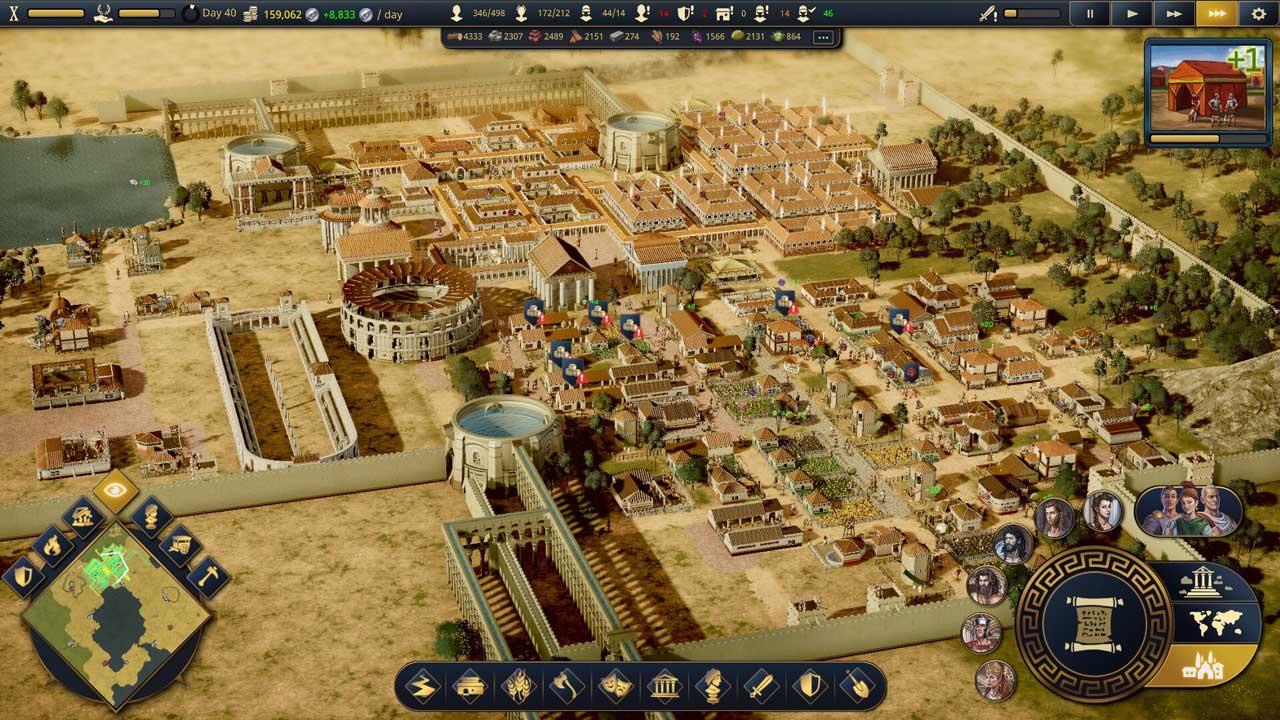Screen dimensions: 1280x720
Task: Show the hammer overlay beside the minimap
Action: point(208,576)
